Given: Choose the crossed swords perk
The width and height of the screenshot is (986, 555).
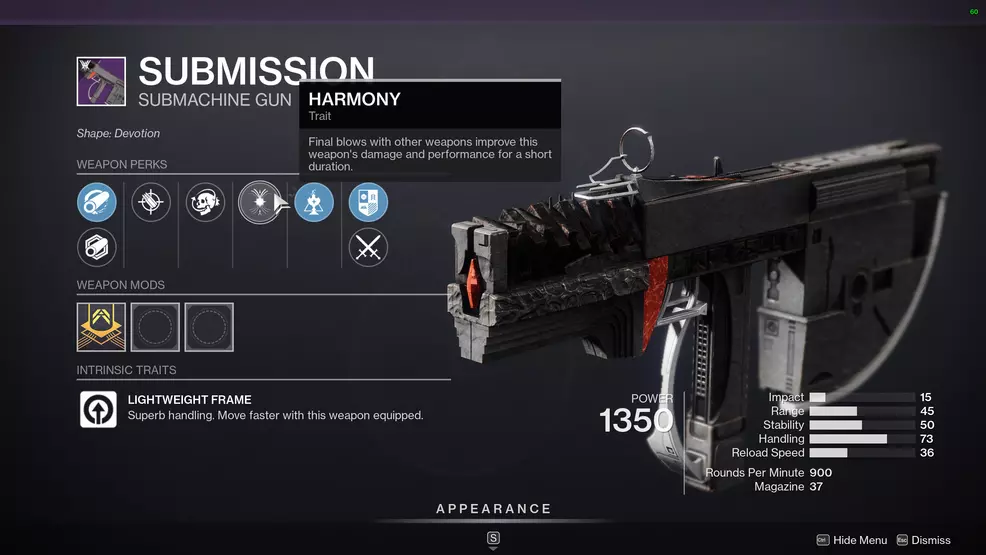Looking at the screenshot, I should click(368, 247).
